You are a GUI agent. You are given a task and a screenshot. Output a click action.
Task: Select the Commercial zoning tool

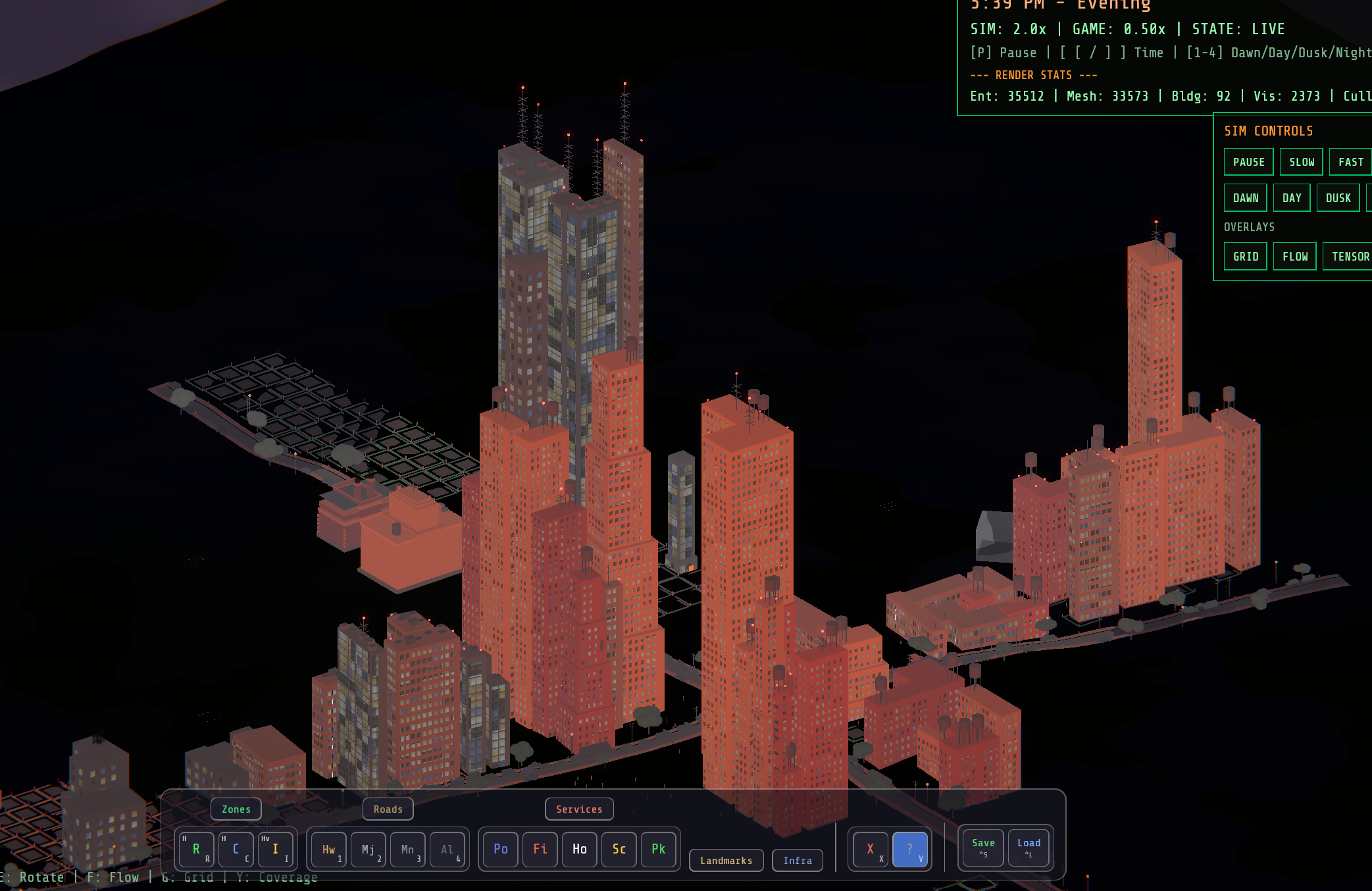click(x=236, y=849)
